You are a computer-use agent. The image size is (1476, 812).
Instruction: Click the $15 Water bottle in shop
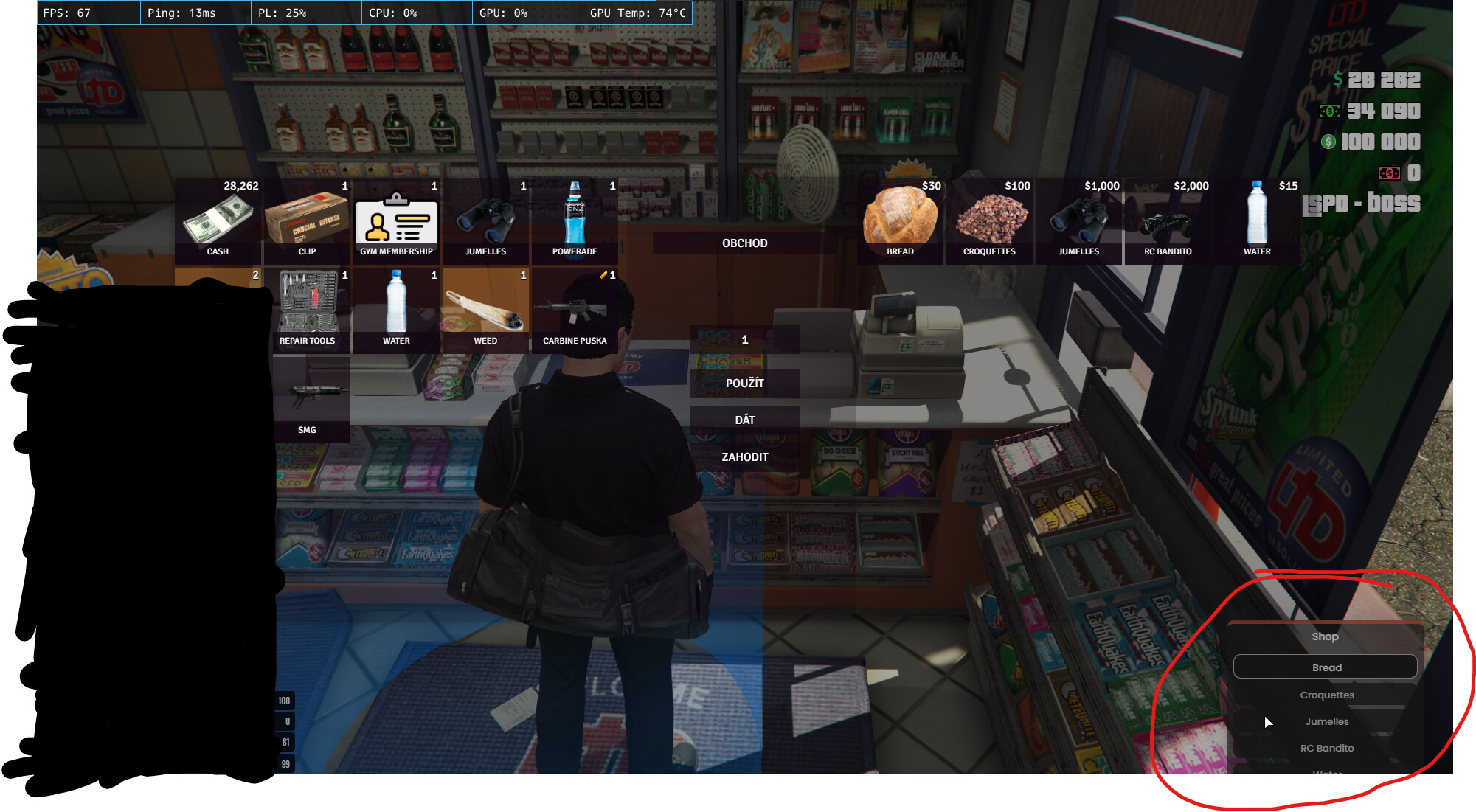pos(1257,218)
